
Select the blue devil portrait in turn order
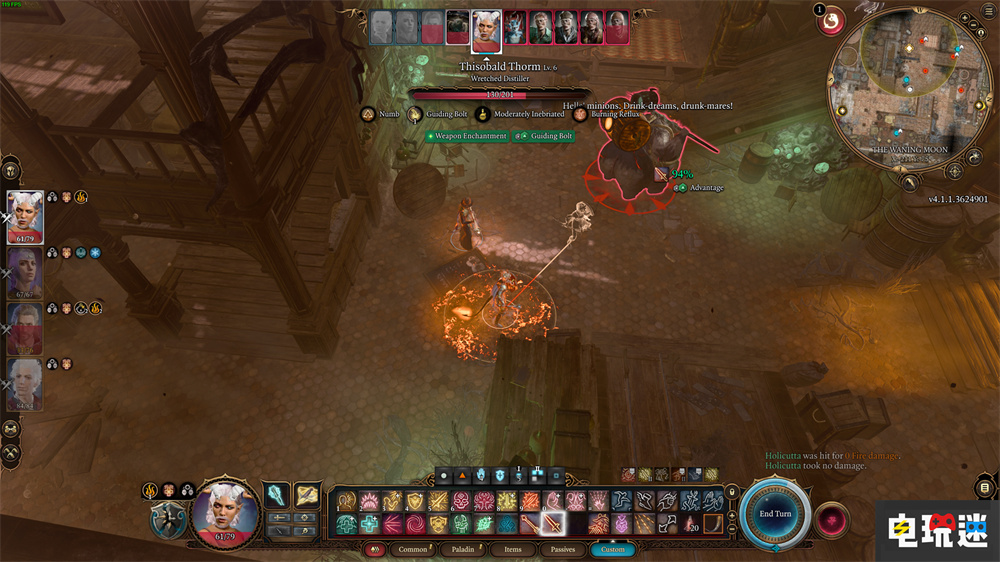pyautogui.click(x=514, y=28)
